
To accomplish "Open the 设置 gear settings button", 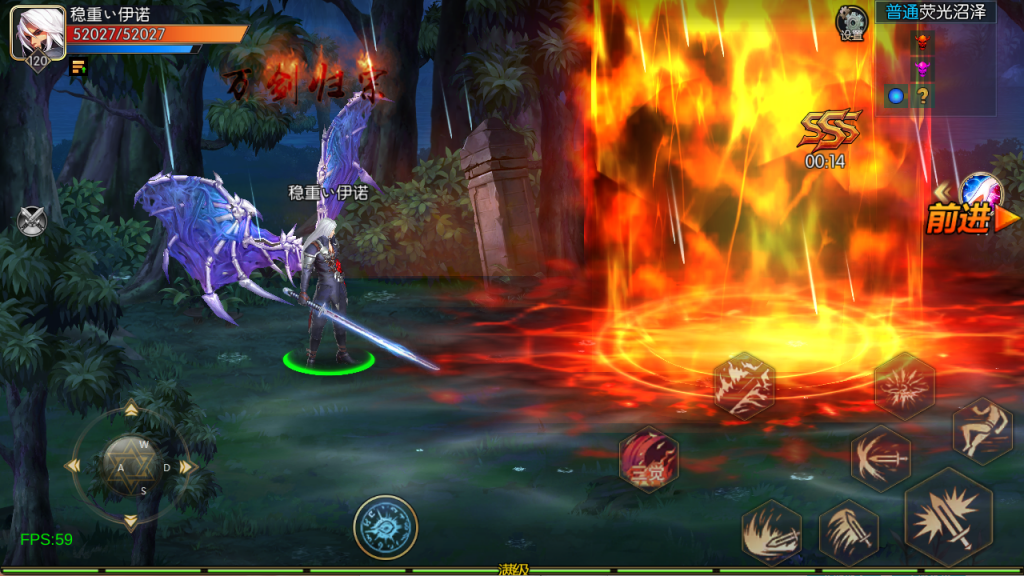I will (x=852, y=22).
